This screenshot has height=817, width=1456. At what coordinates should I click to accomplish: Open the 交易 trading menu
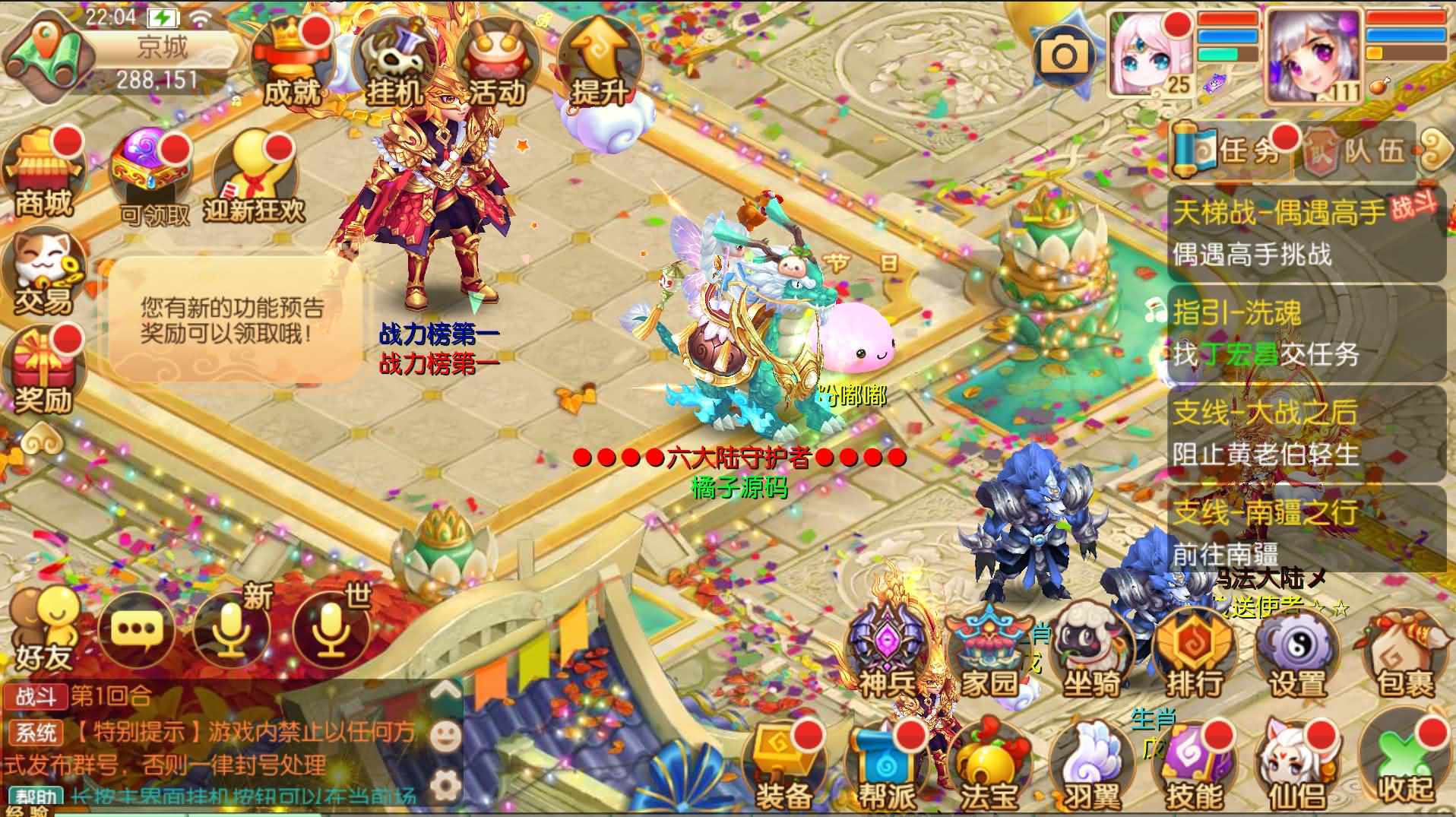pyautogui.click(x=43, y=275)
